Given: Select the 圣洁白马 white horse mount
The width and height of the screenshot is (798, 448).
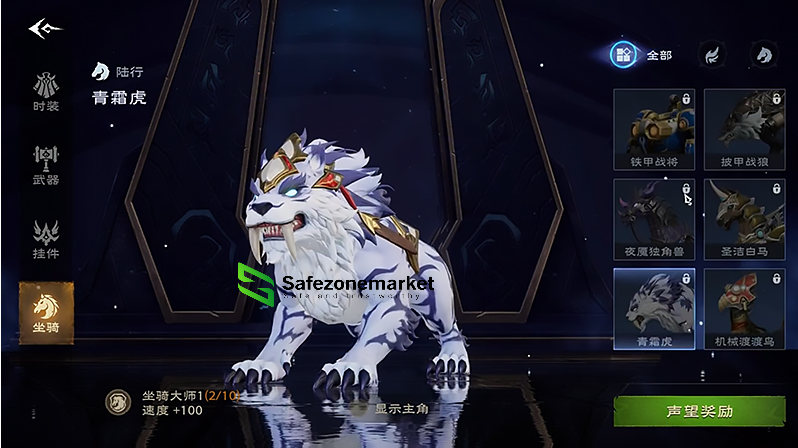Looking at the screenshot, I should 743,219.
